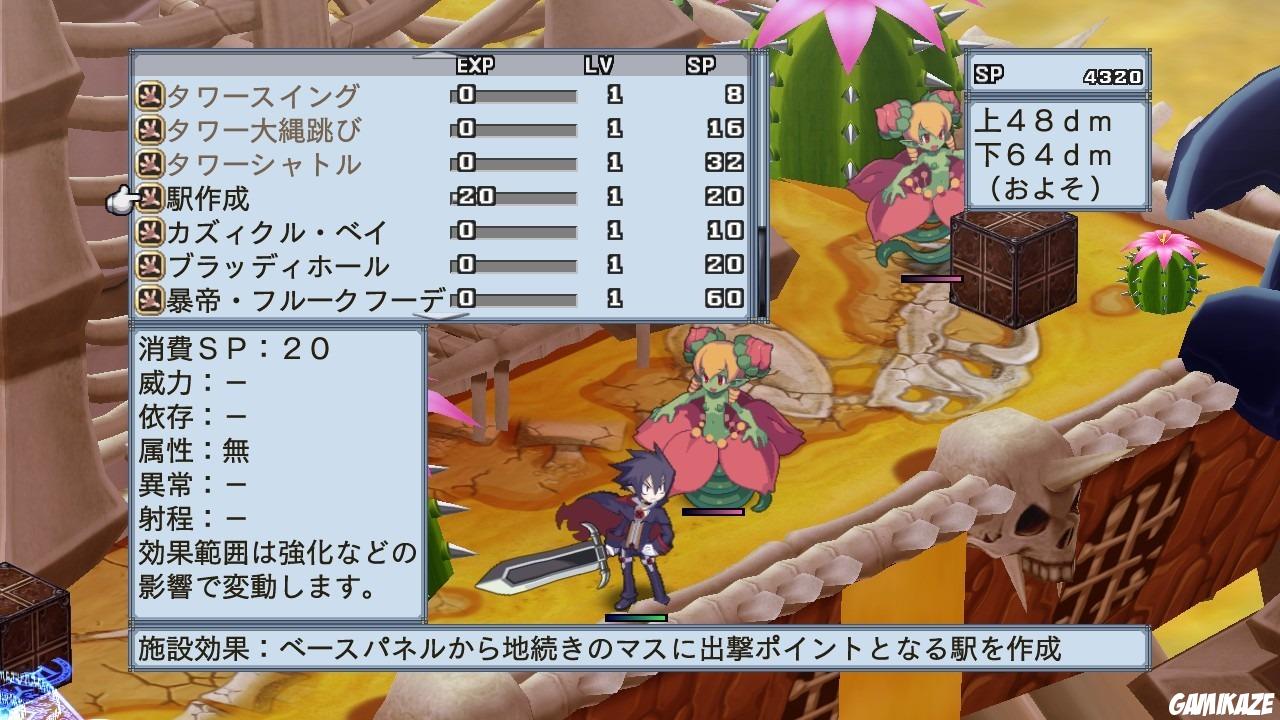Select the 駅作成 skill entry
Screen dimensions: 1280x720
point(210,195)
